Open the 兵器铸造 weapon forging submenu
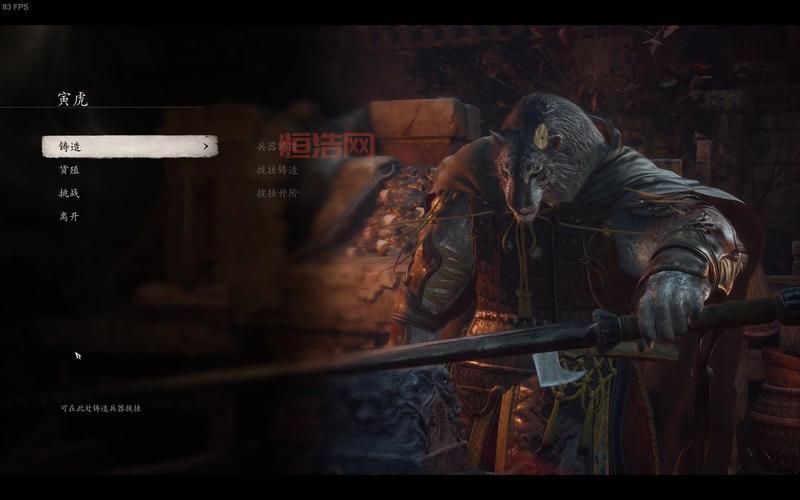This screenshot has width=800, height=500. (x=277, y=147)
